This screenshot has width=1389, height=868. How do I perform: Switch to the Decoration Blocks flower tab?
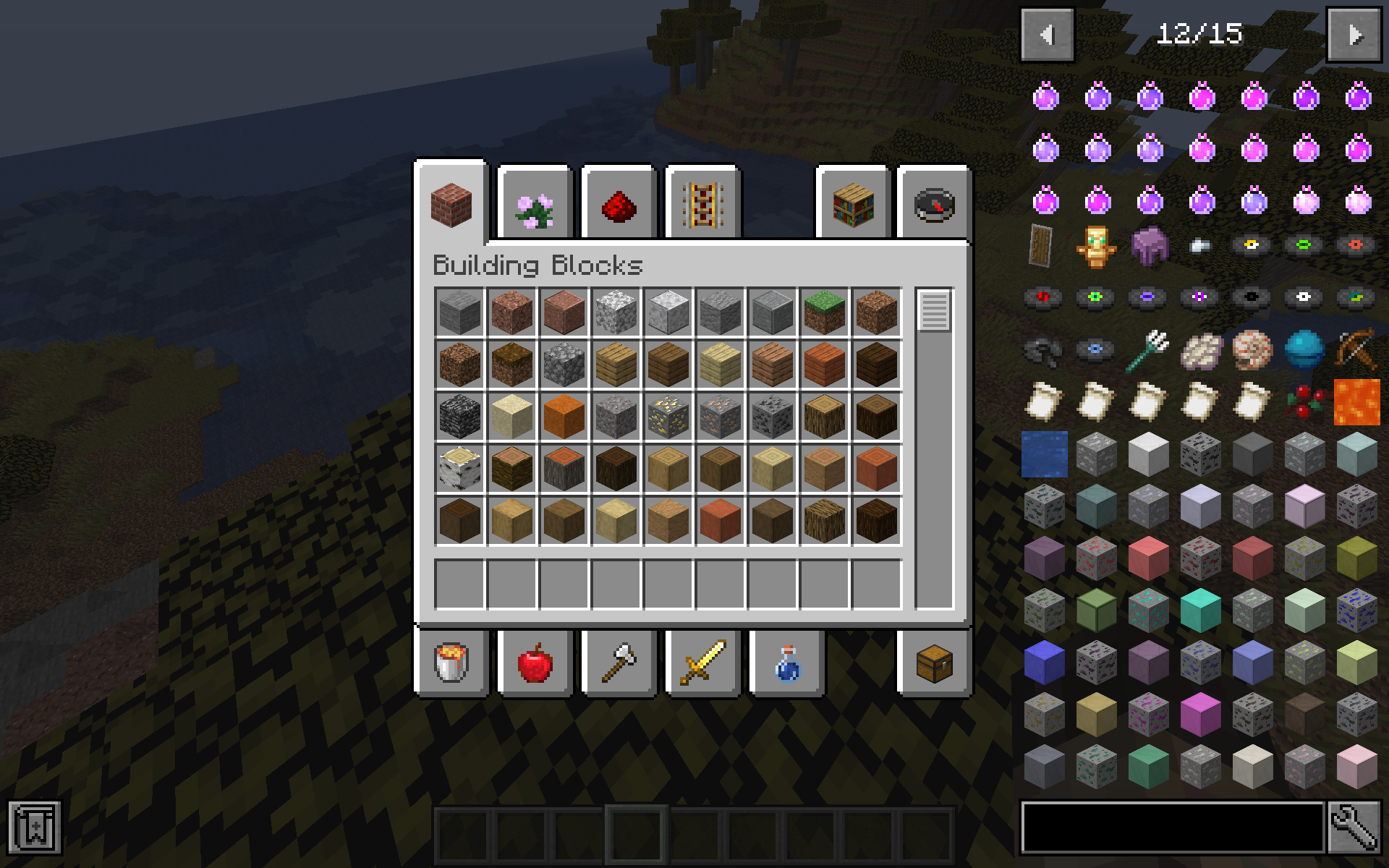[x=535, y=205]
